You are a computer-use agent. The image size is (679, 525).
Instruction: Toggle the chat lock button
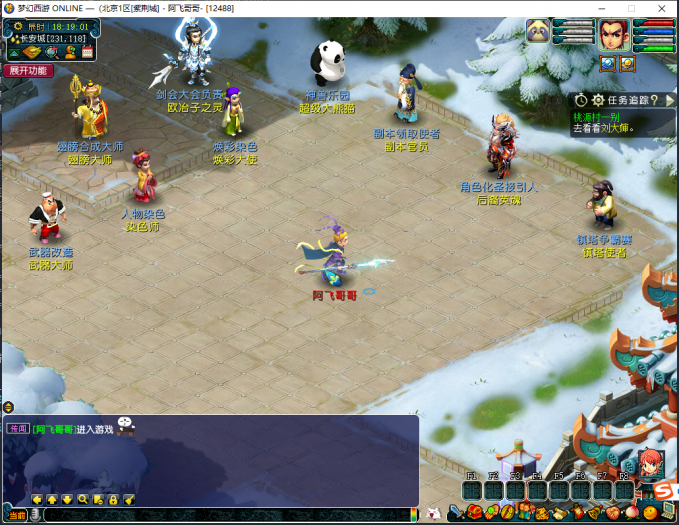tap(113, 499)
